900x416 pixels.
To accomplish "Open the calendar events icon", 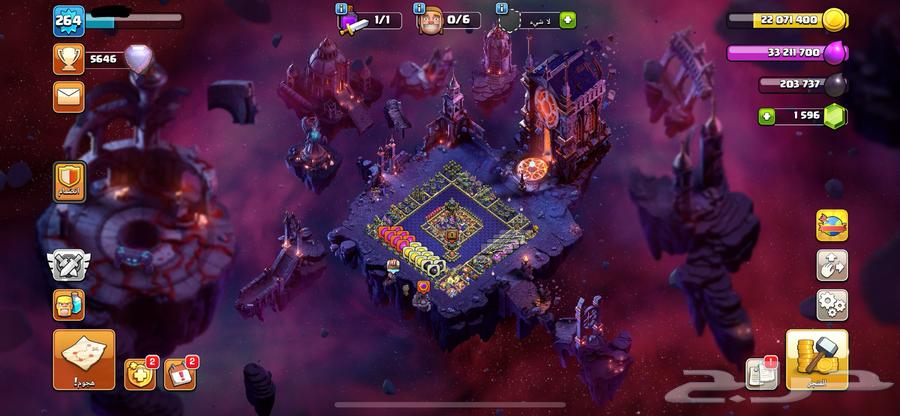I will click(x=178, y=373).
